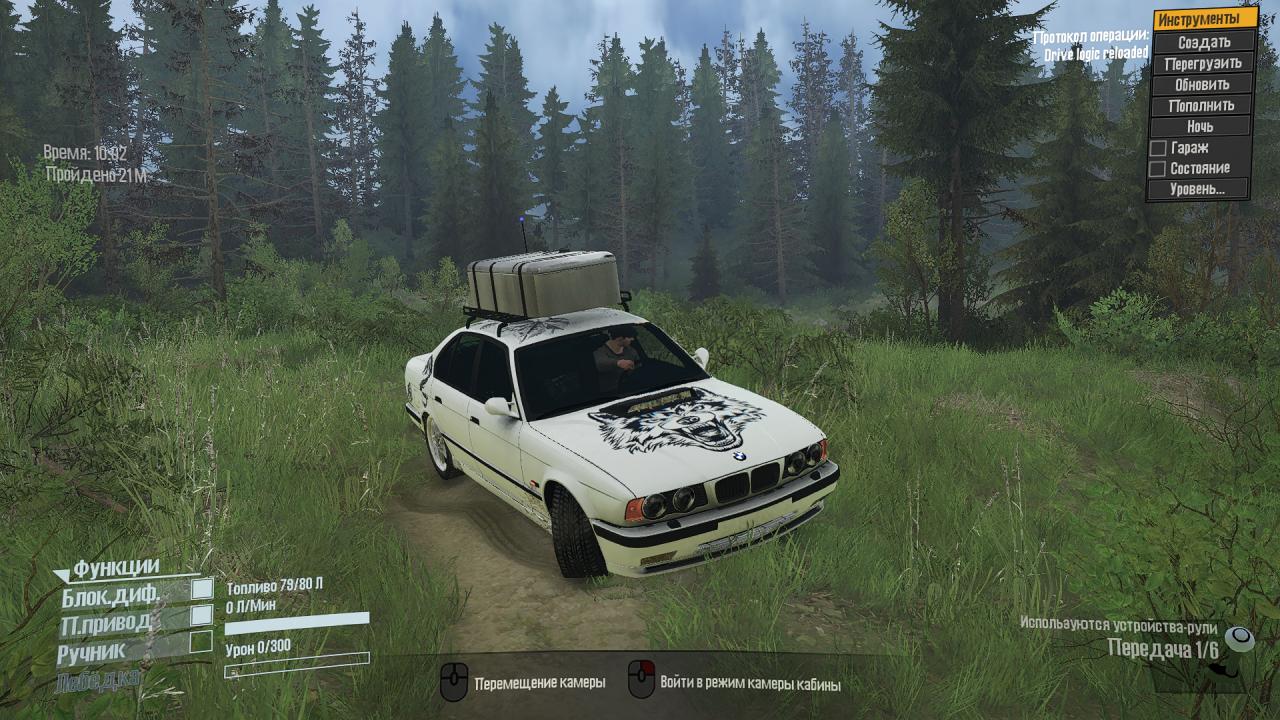Click the Создать button in the tools menu
This screenshot has height=720, width=1280.
pyautogui.click(x=1203, y=42)
